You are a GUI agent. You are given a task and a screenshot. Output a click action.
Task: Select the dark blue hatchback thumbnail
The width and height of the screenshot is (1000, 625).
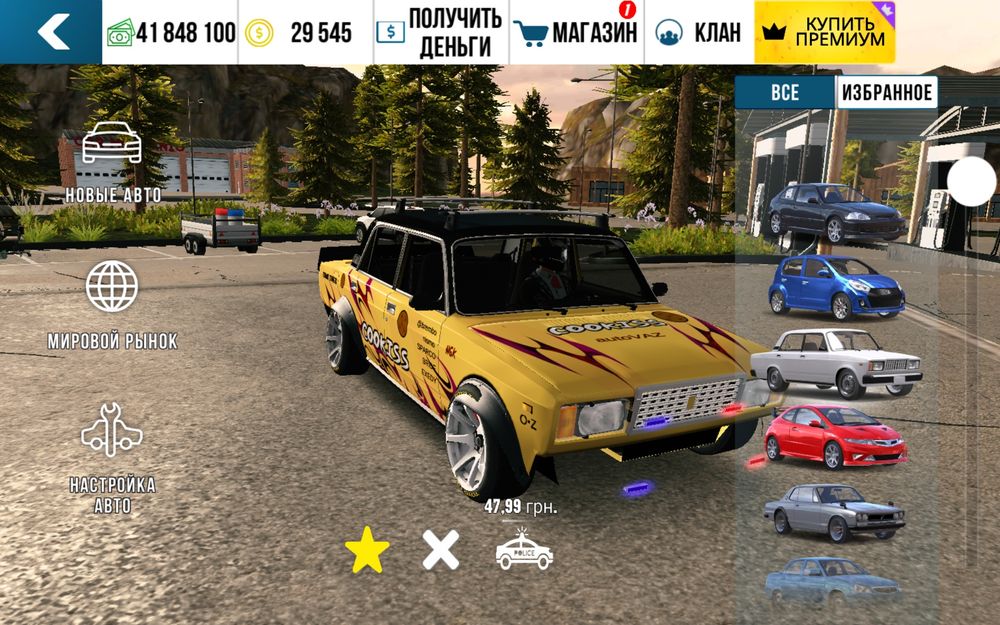pos(836,212)
